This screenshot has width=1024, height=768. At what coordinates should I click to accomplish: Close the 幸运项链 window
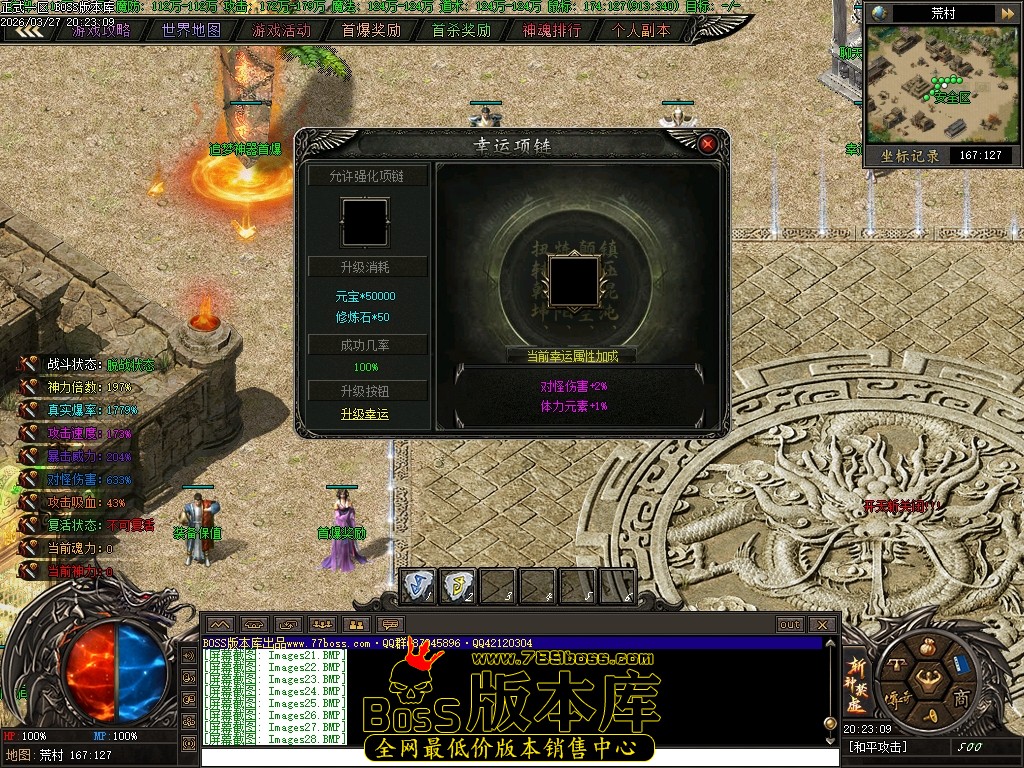point(708,144)
